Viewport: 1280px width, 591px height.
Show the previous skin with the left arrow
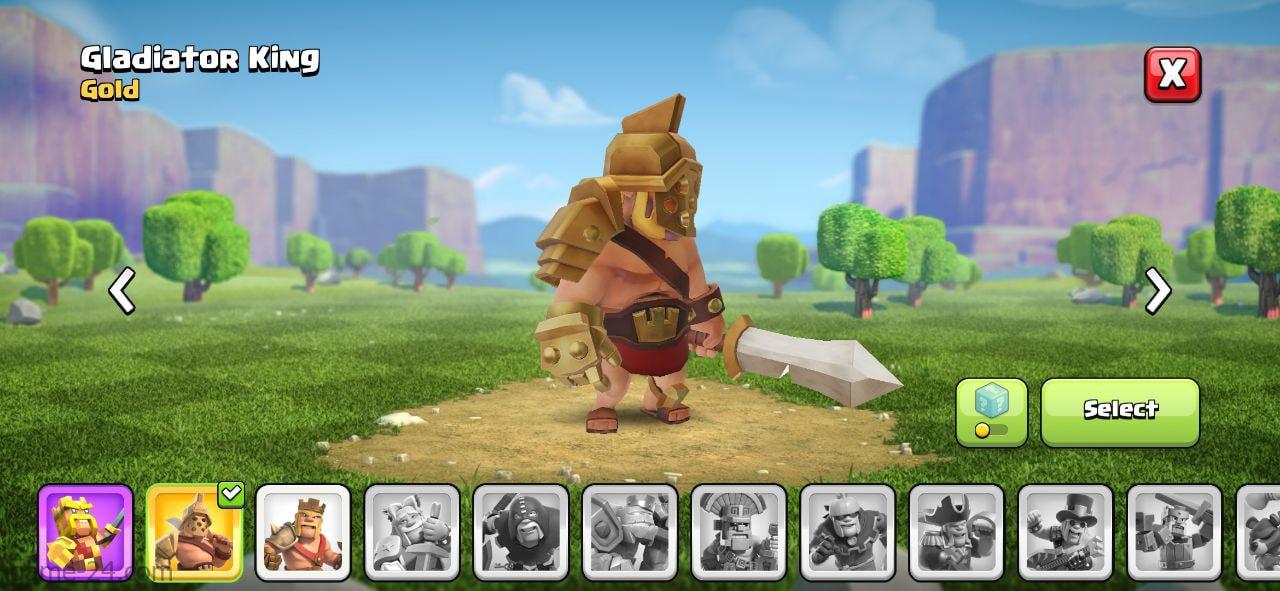click(x=122, y=291)
